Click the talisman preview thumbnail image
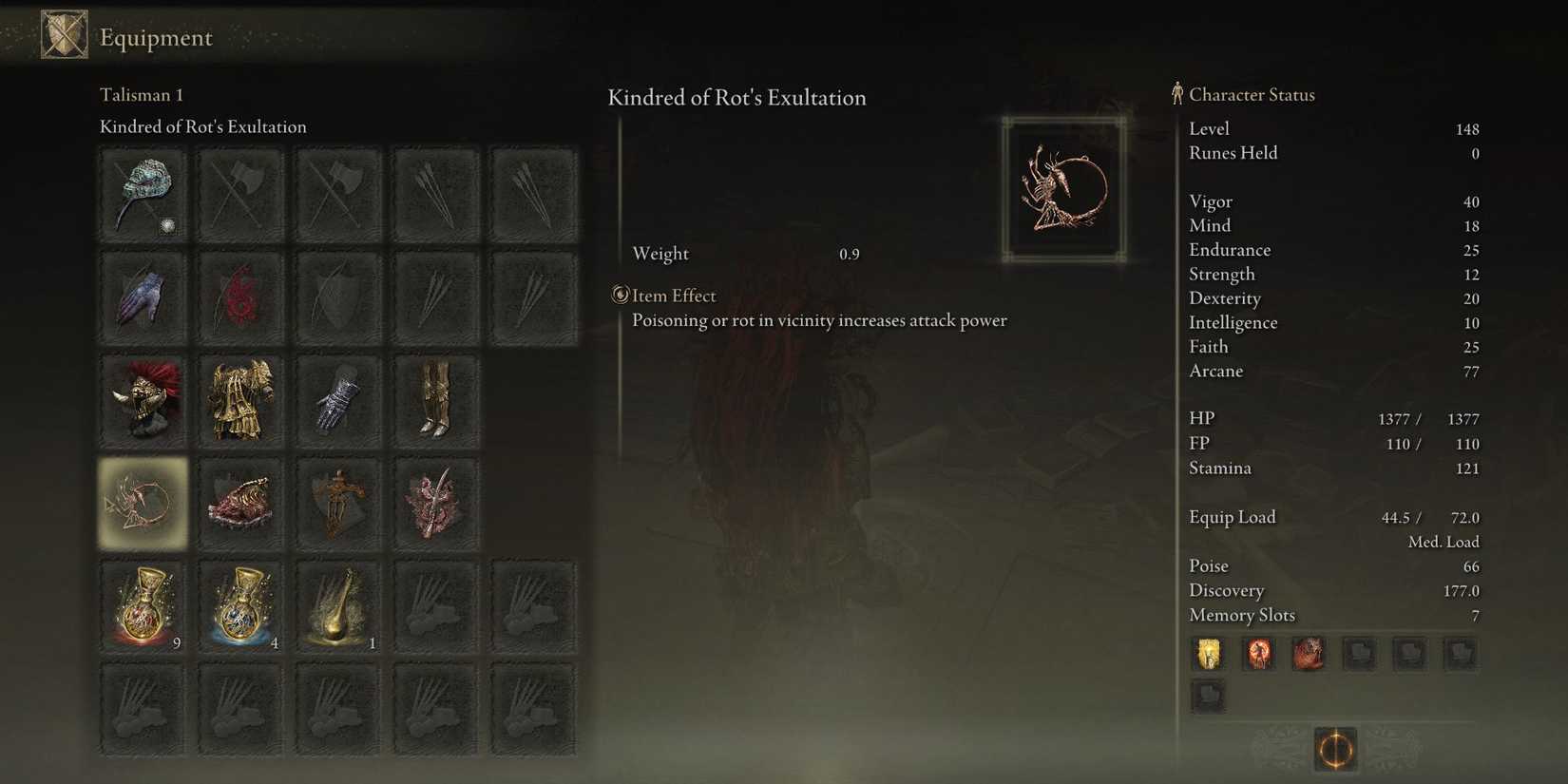The width and height of the screenshot is (1568, 784). 1064,186
